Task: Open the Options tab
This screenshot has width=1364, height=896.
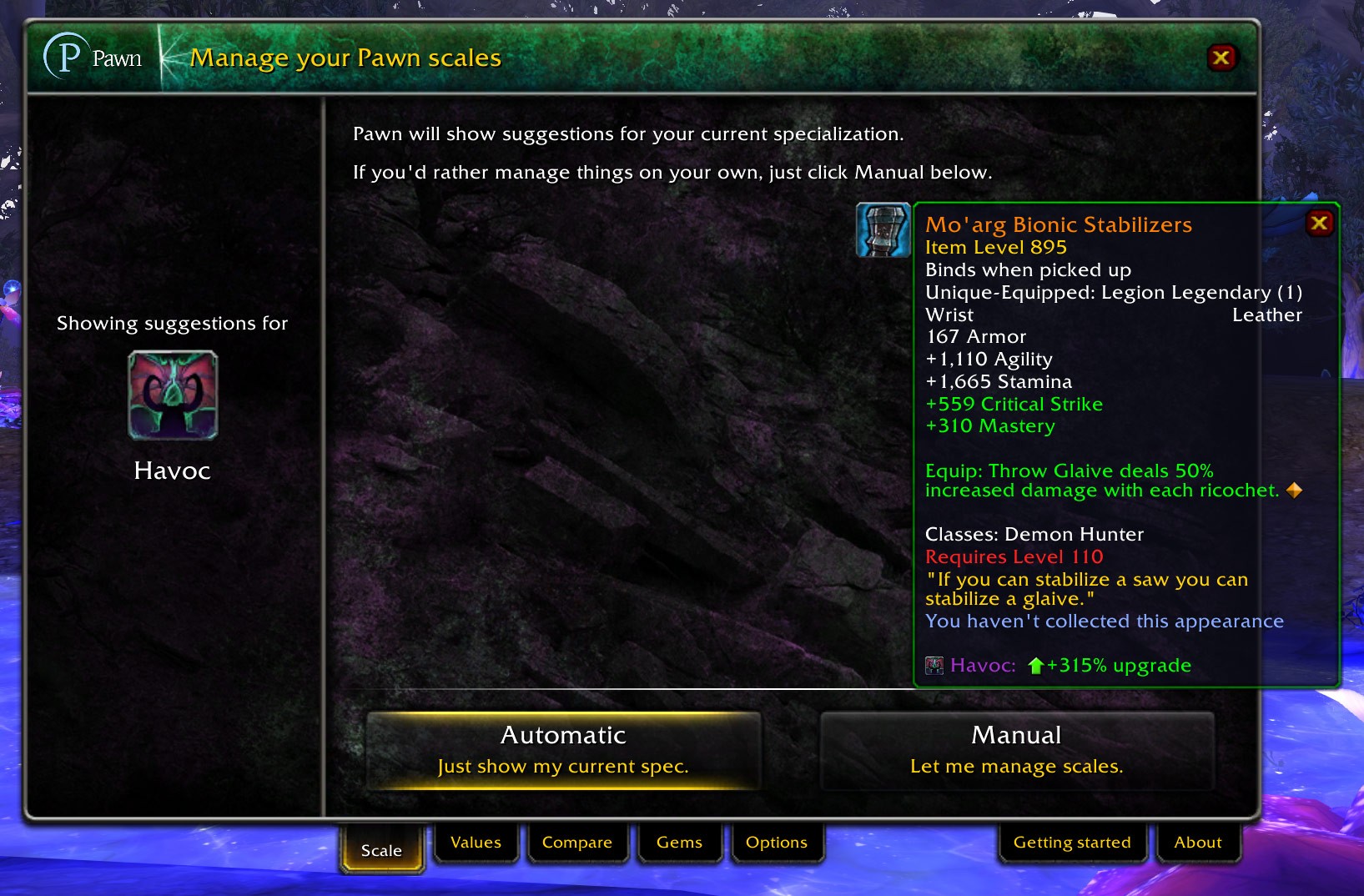Action: coord(776,843)
